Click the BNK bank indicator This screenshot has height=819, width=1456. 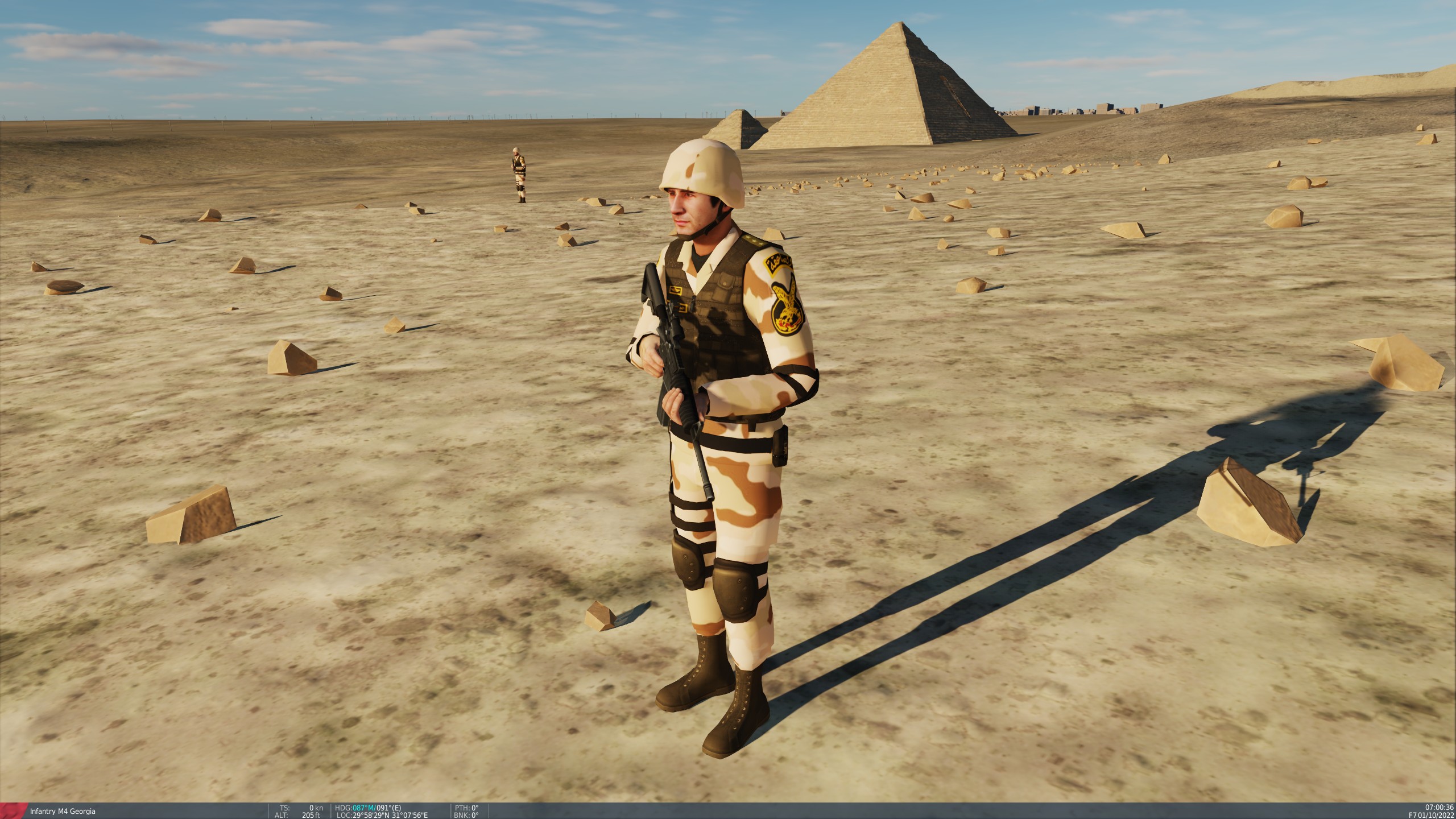468,816
